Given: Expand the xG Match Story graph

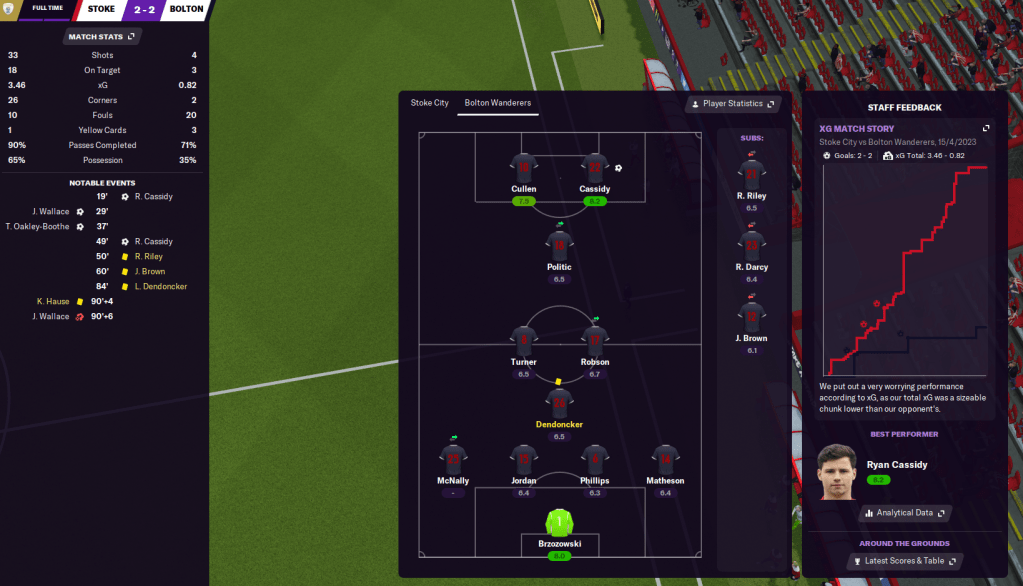Looking at the screenshot, I should point(986,128).
